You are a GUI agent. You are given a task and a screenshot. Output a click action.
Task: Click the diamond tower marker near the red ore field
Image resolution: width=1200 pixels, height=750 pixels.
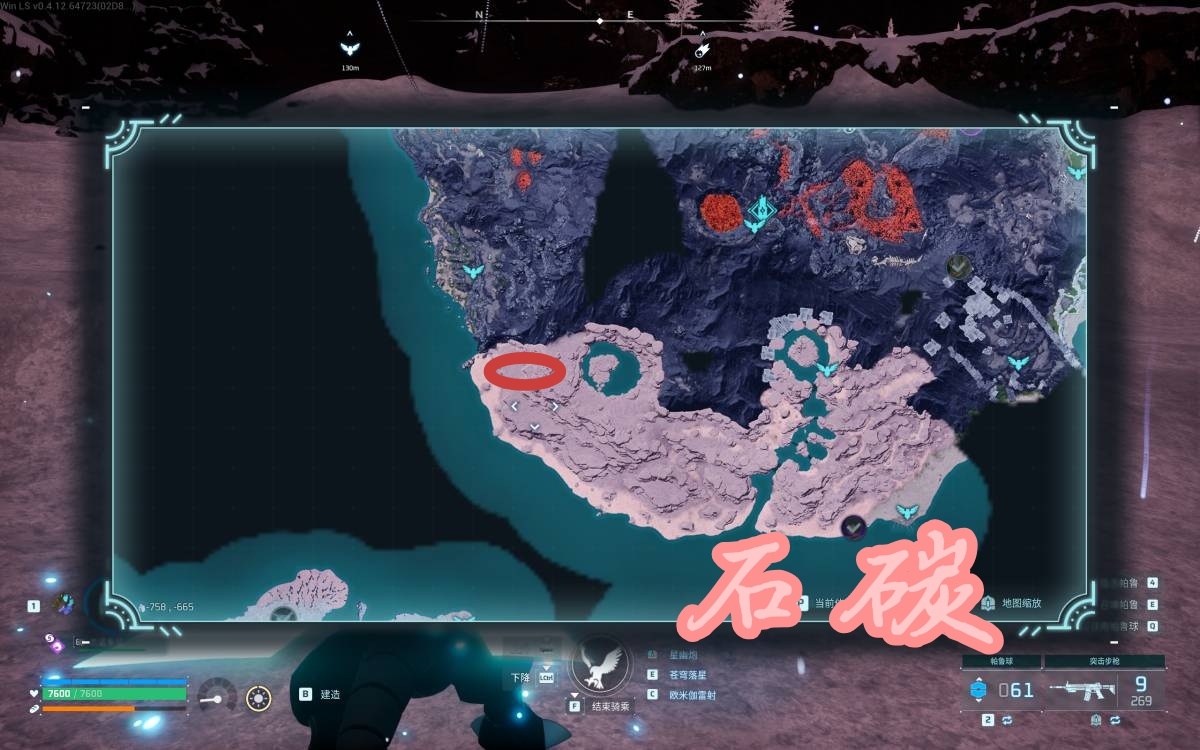(761, 211)
